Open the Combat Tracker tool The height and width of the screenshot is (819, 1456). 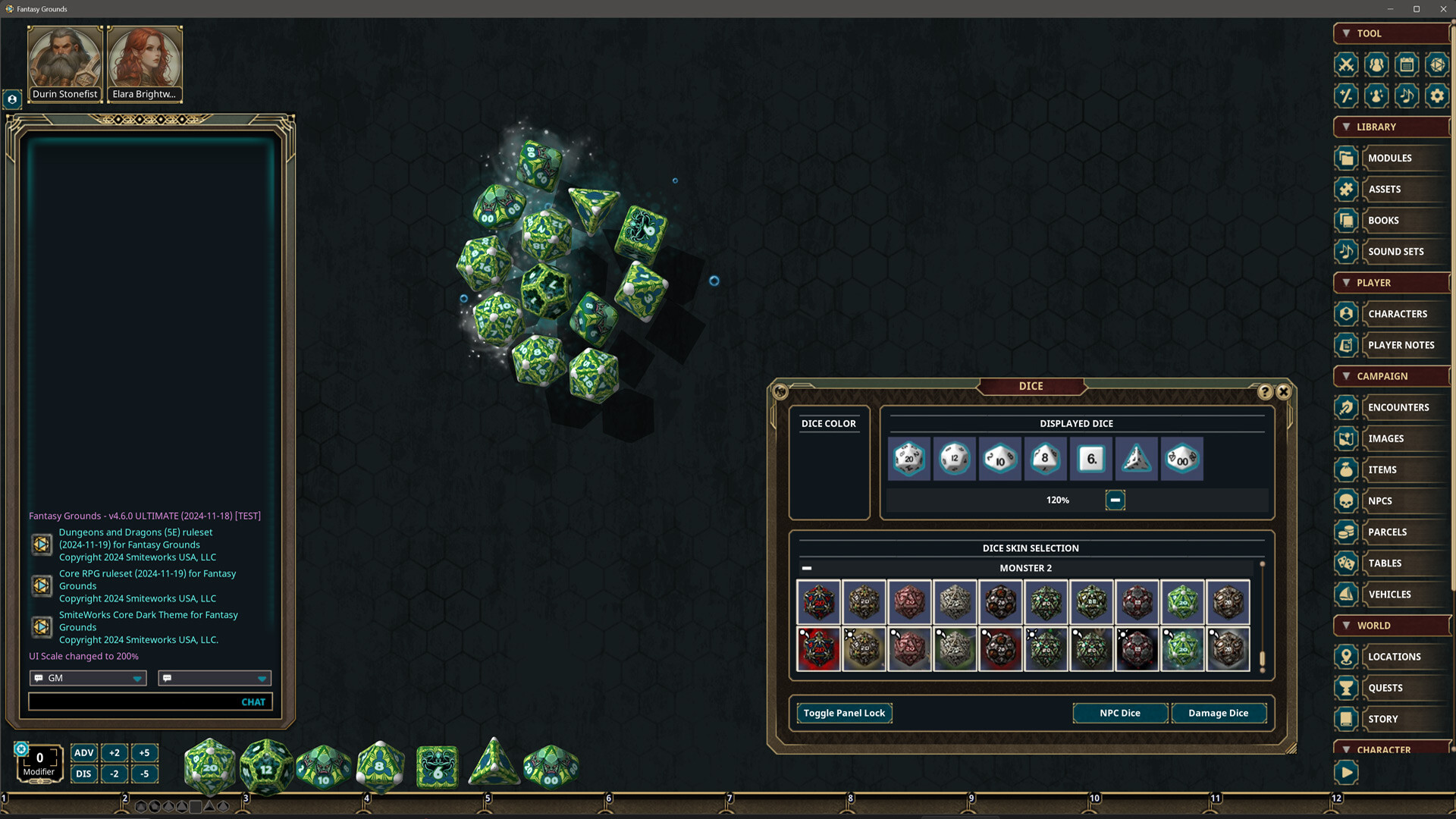pyautogui.click(x=1346, y=65)
